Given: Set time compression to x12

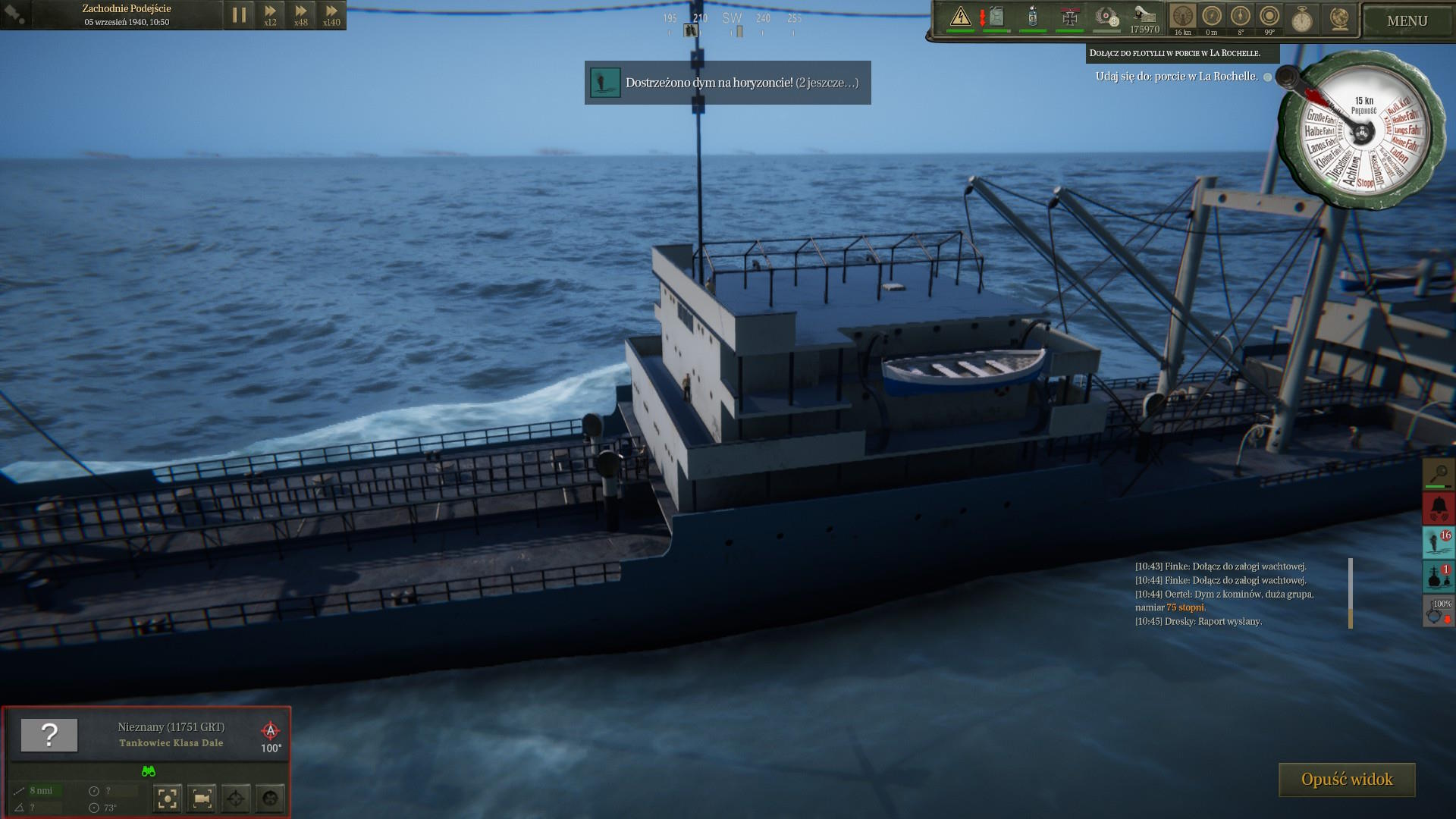Looking at the screenshot, I should [x=270, y=14].
